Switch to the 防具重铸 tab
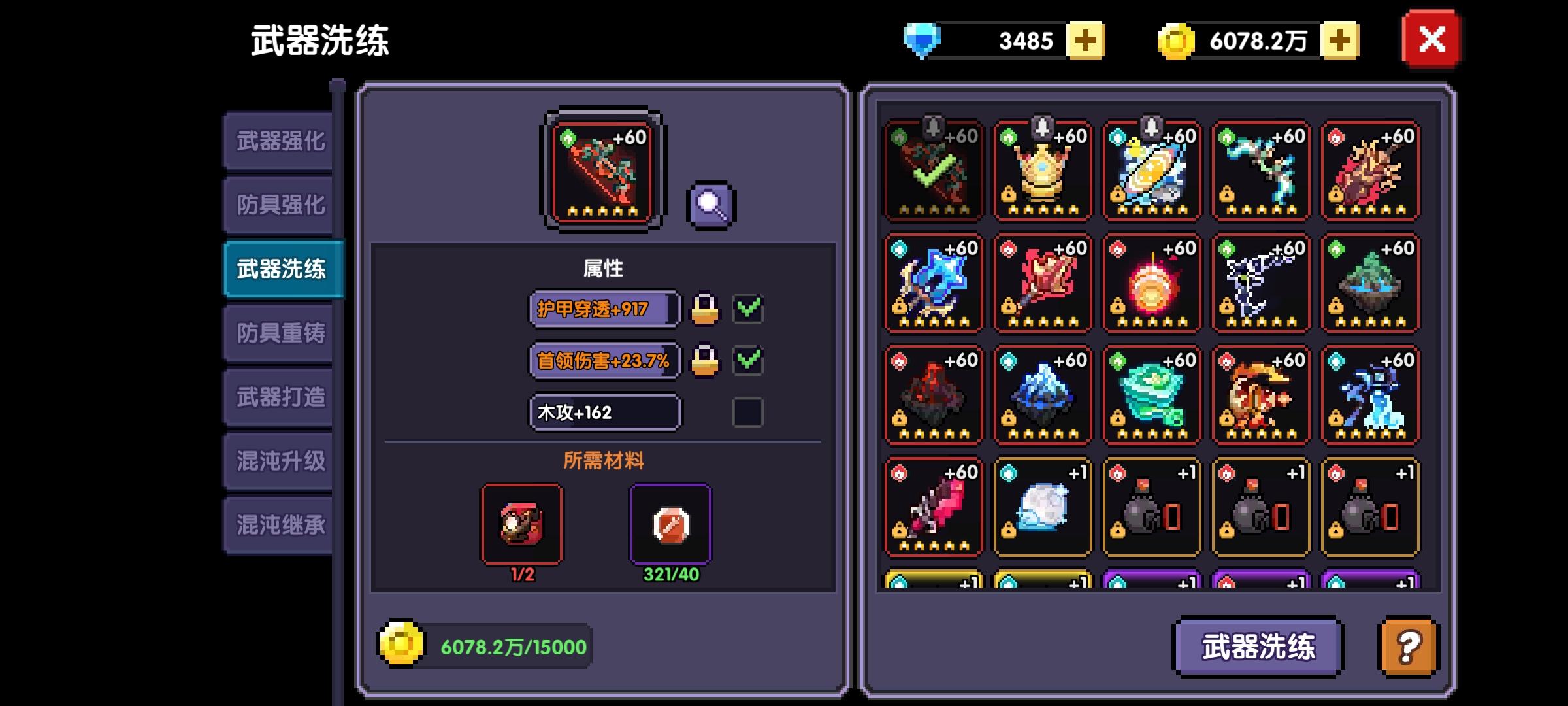Screen dimensions: 1568x706 280,333
